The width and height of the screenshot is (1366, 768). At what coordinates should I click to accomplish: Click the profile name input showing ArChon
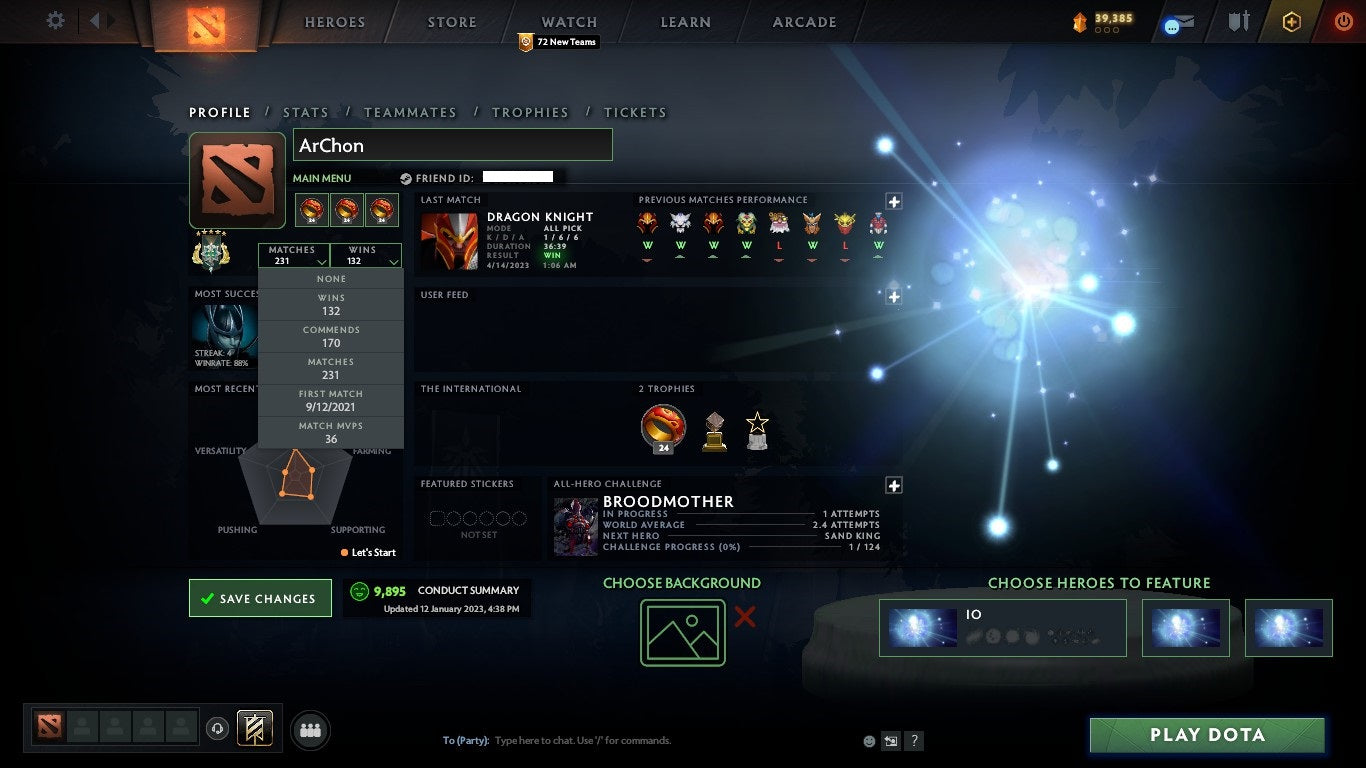(x=452, y=144)
